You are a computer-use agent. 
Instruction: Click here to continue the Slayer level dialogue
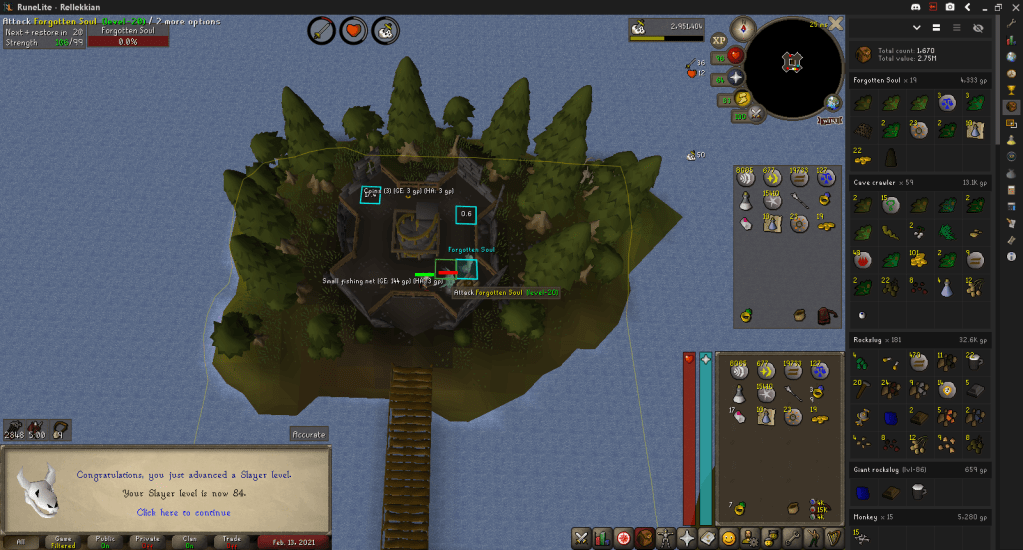183,512
